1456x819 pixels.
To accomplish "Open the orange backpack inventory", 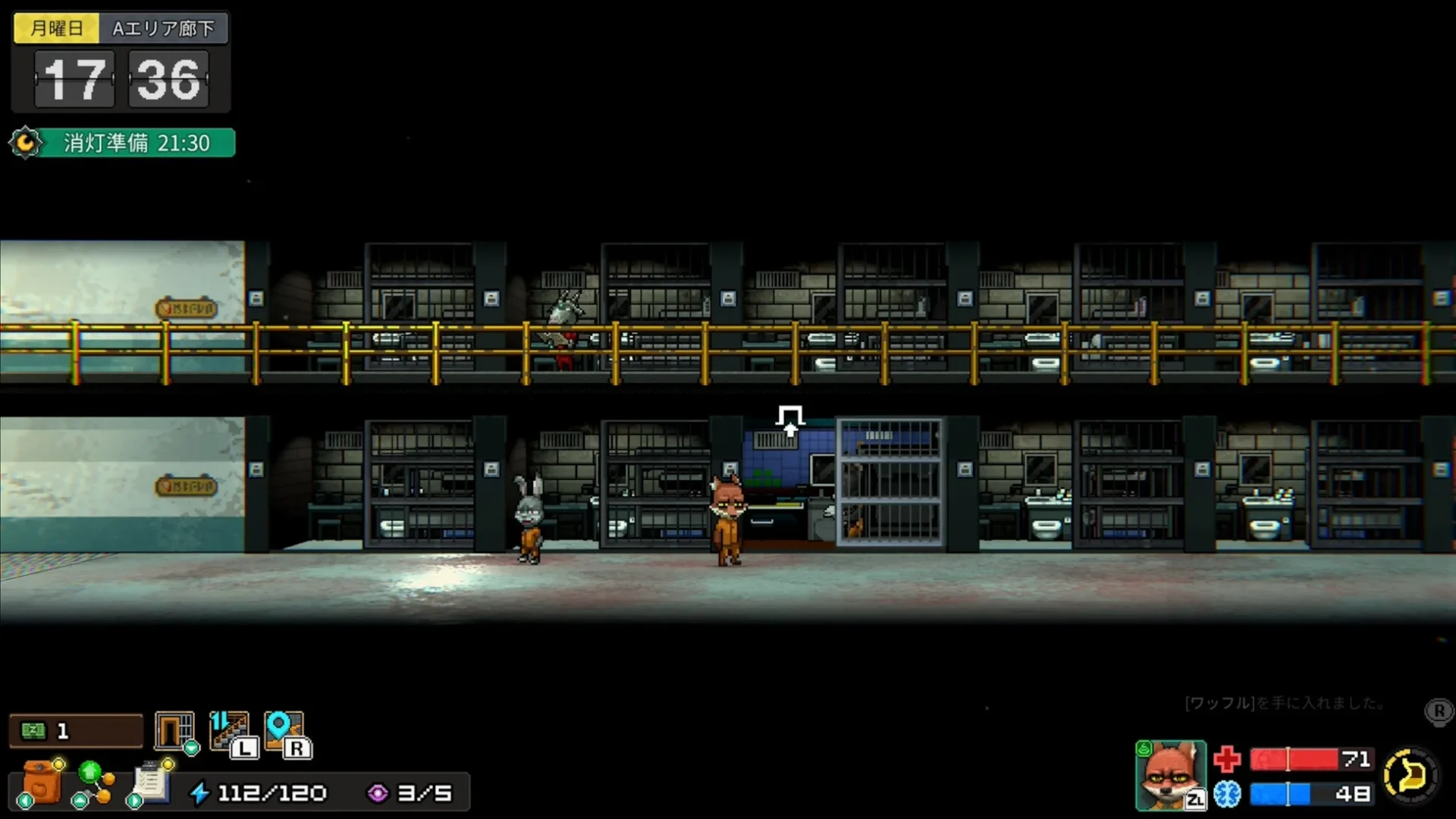I will tap(42, 781).
